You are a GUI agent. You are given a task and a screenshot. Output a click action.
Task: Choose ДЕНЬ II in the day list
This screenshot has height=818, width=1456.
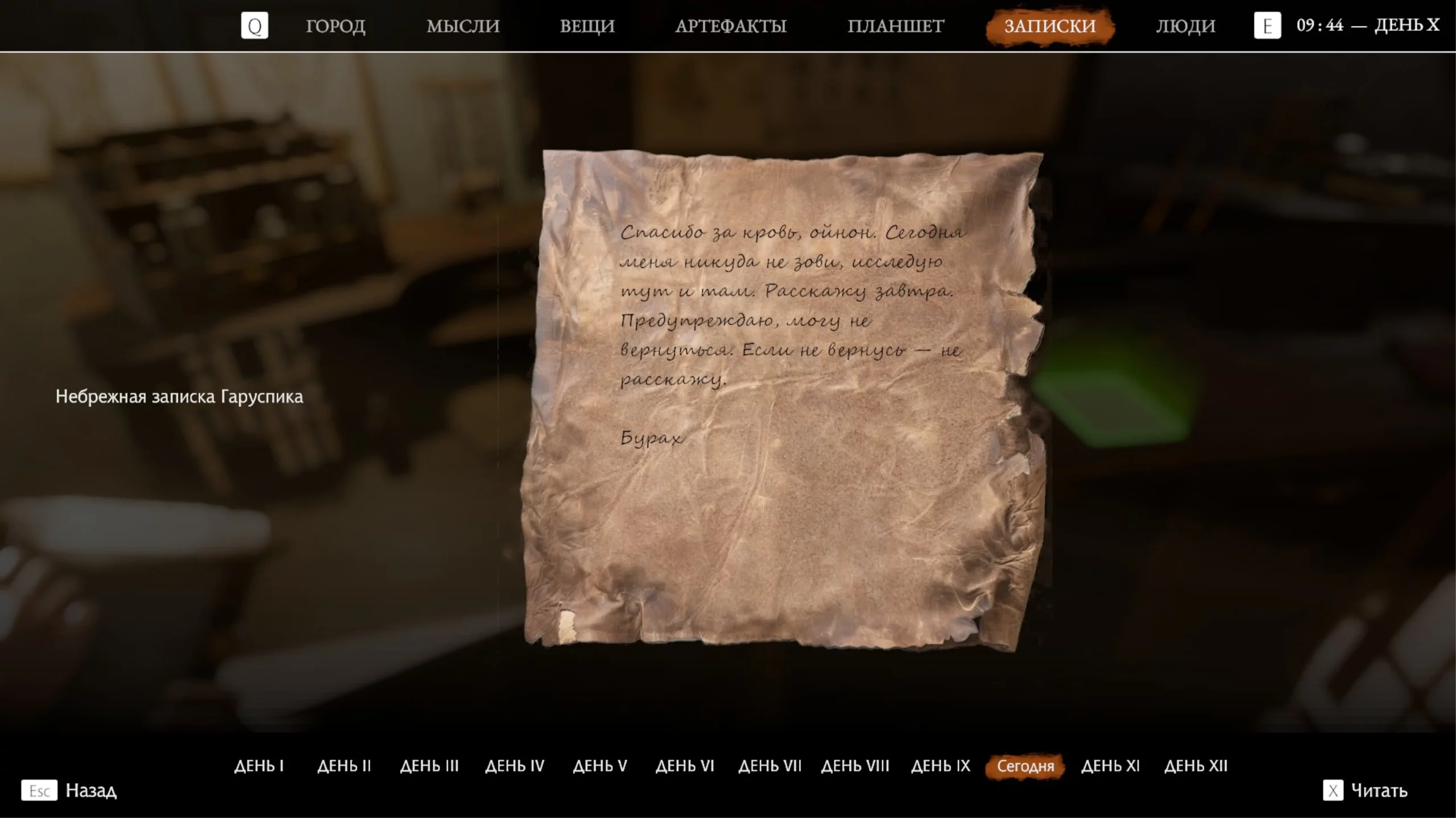click(x=344, y=766)
